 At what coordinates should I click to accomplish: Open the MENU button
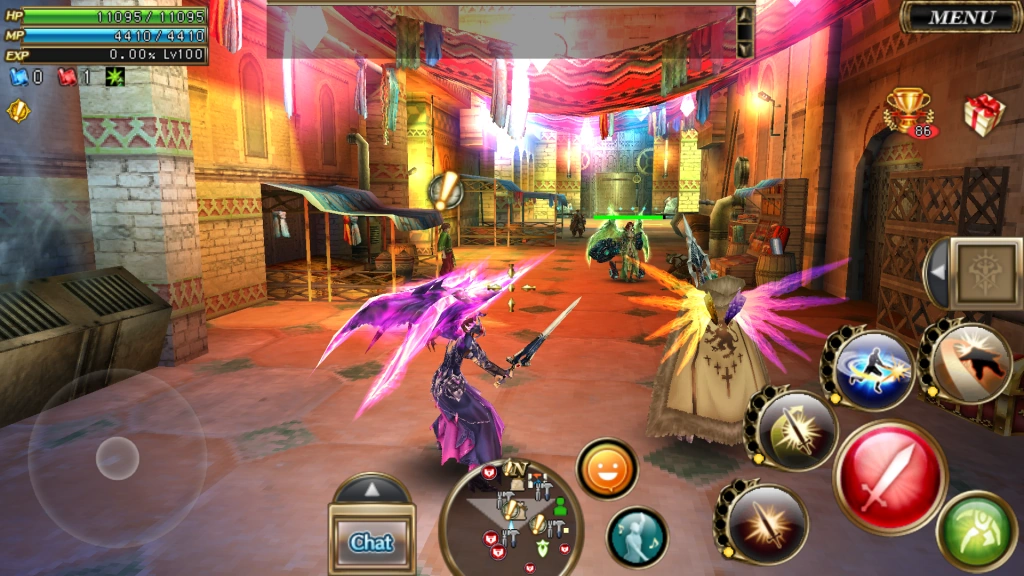[960, 17]
